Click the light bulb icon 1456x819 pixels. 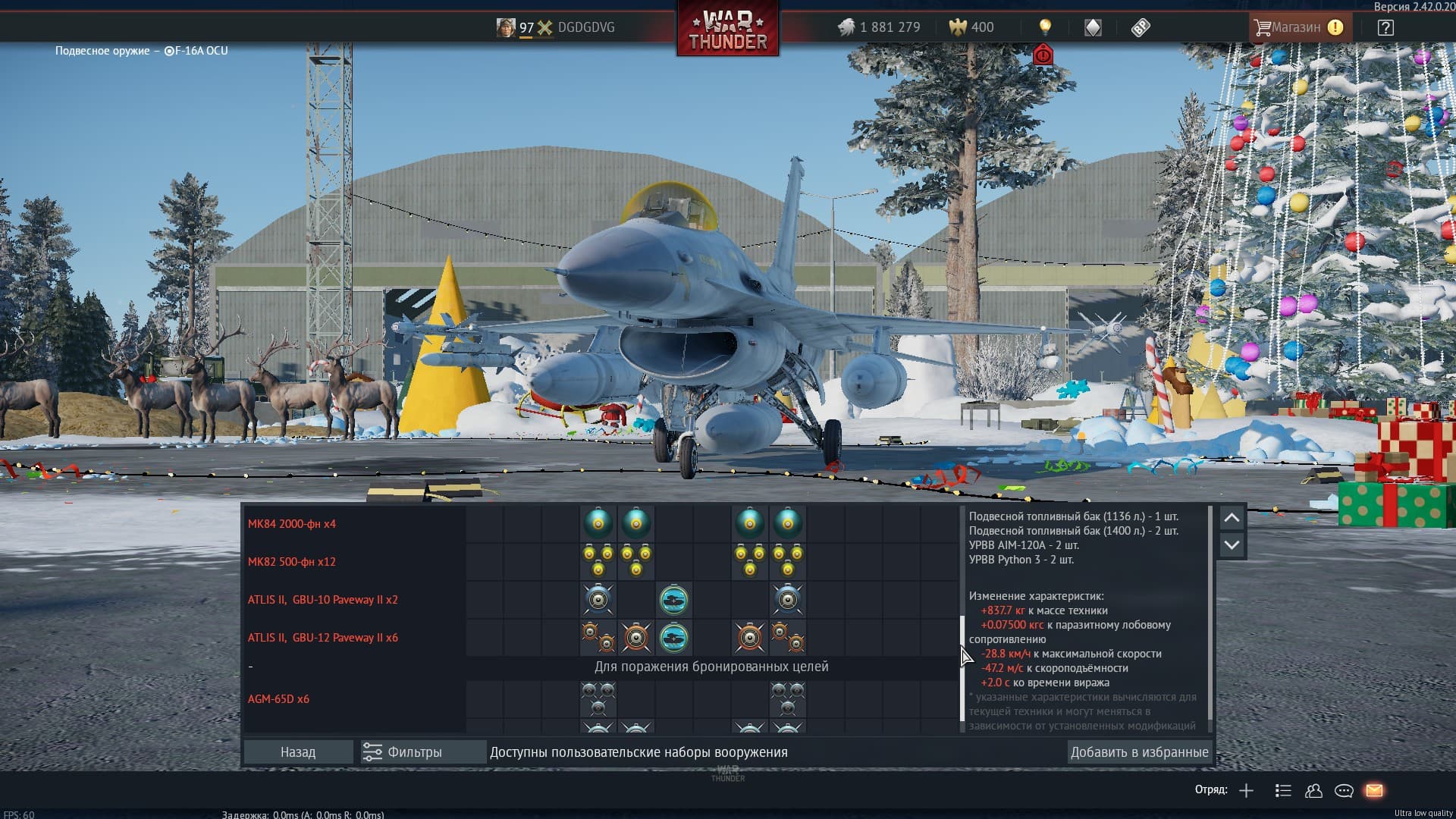[x=1045, y=27]
